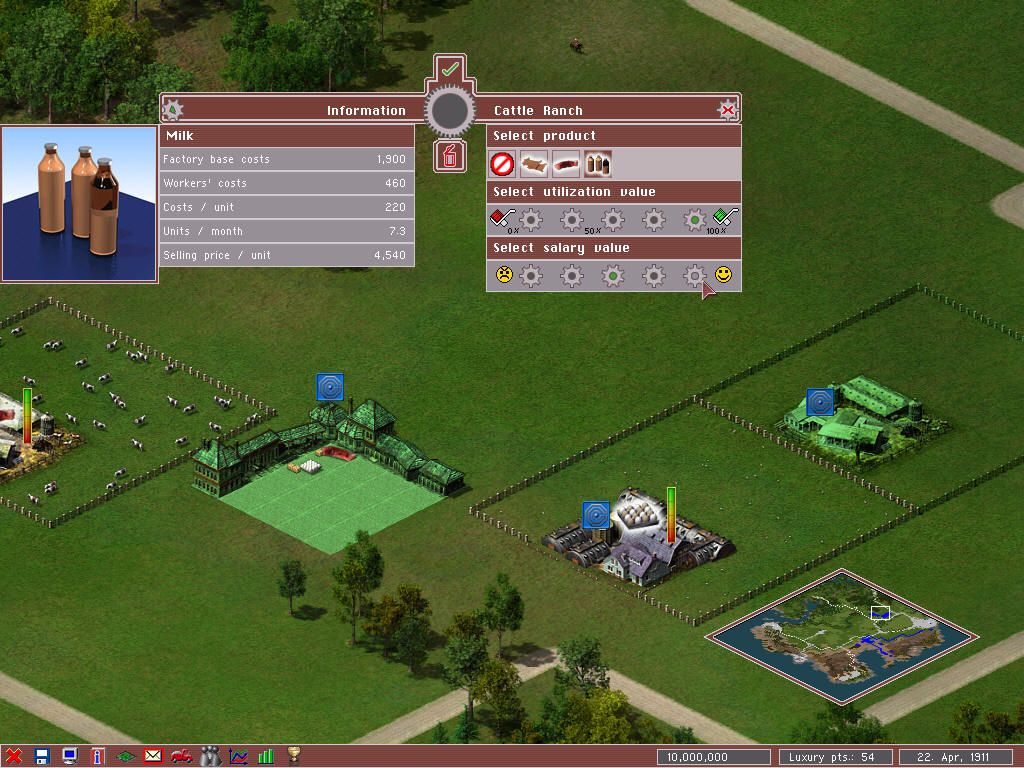This screenshot has width=1024, height=768.
Task: Open the envelope messages icon
Action: pos(153,756)
